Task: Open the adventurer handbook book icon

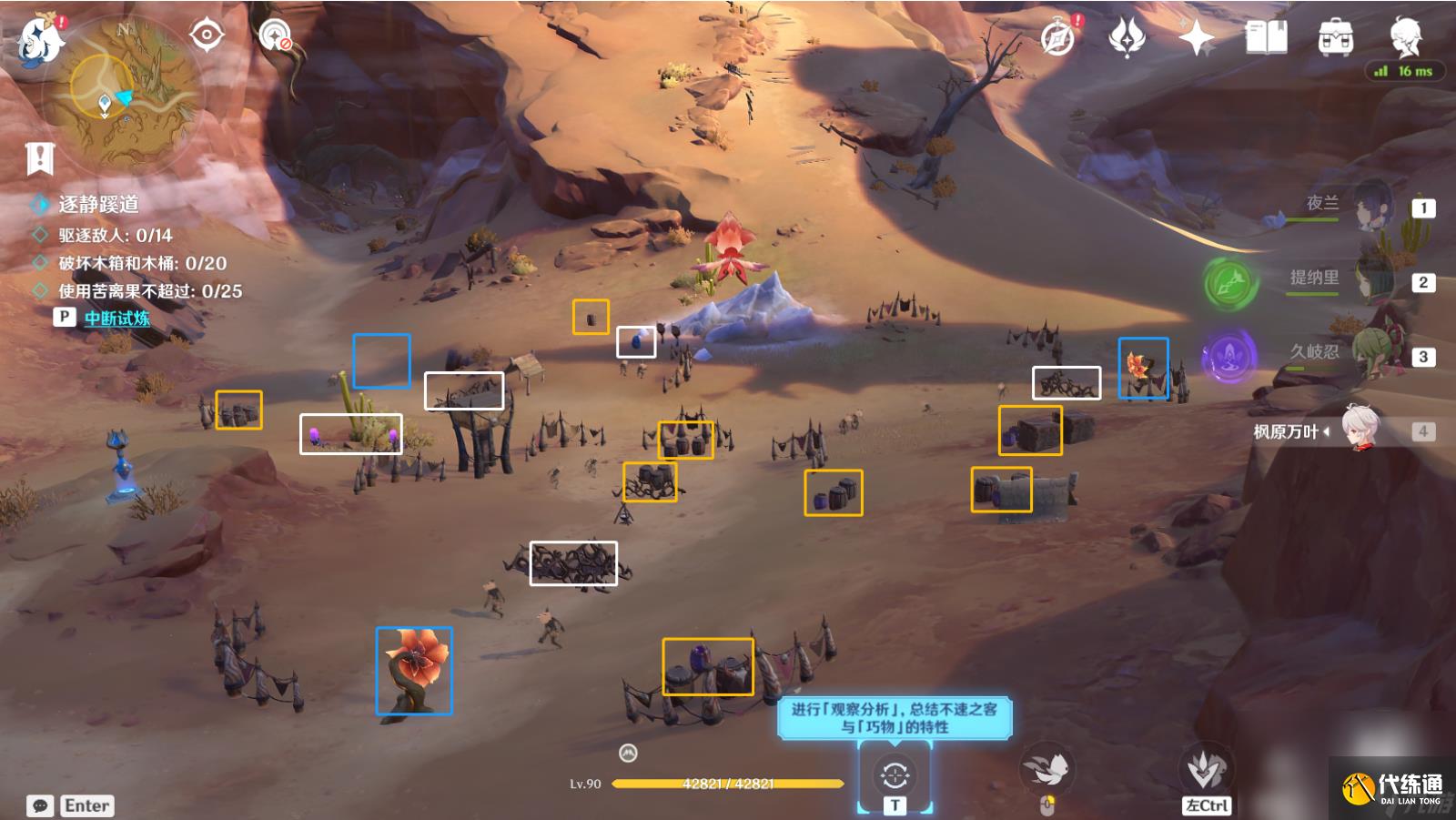Action: point(1266,38)
